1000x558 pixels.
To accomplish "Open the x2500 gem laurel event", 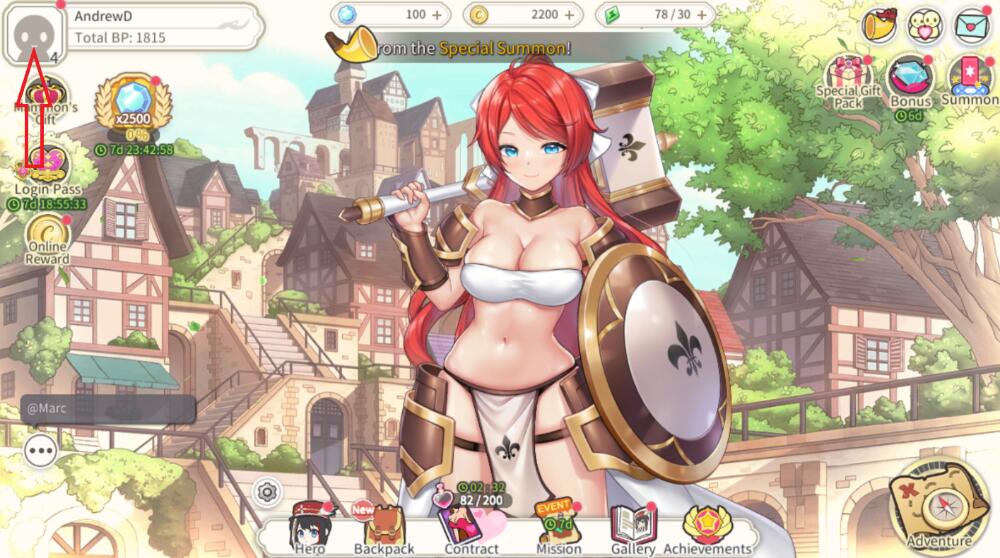I will (x=133, y=108).
